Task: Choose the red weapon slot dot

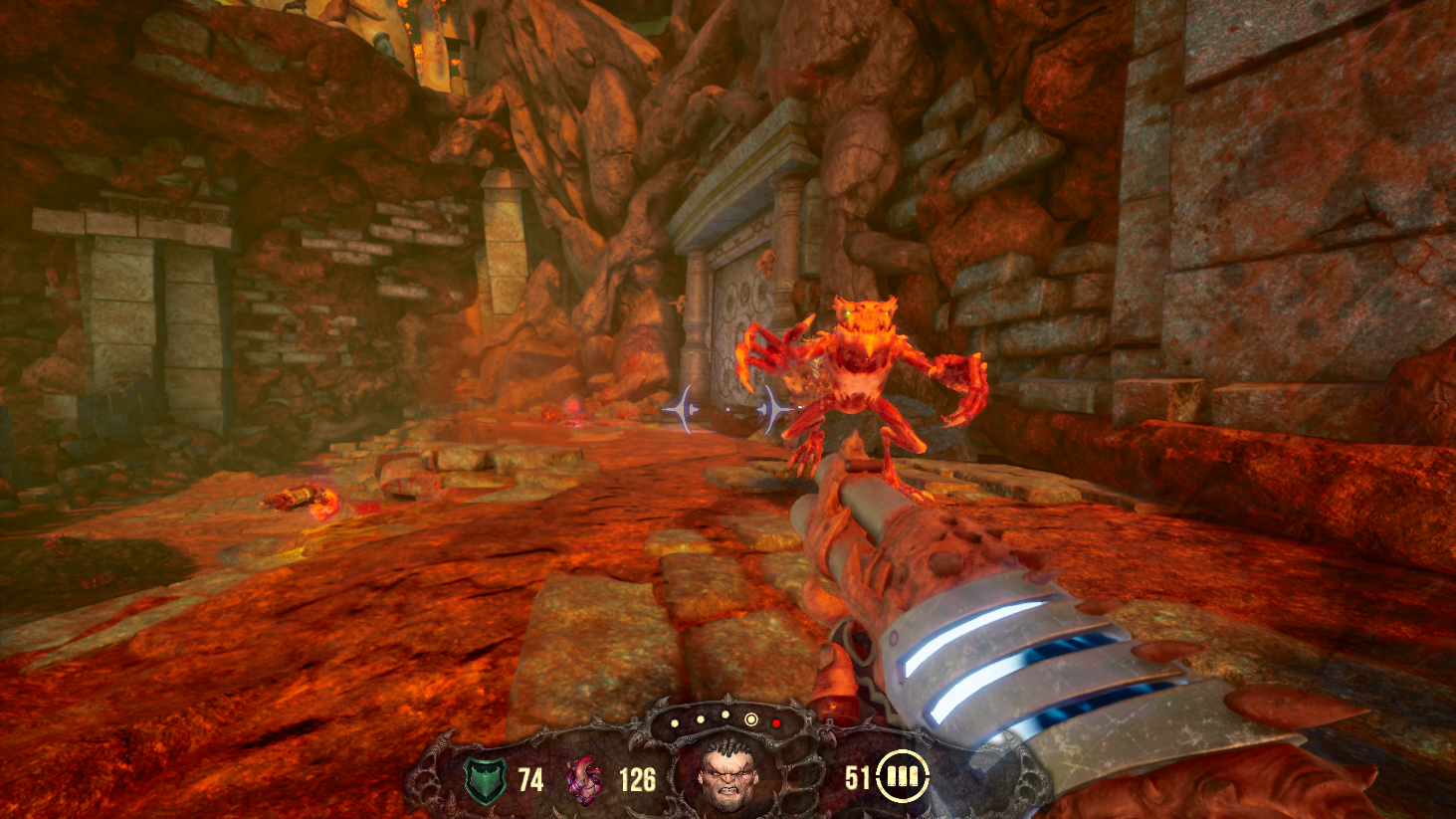Action: pyautogui.click(x=776, y=723)
